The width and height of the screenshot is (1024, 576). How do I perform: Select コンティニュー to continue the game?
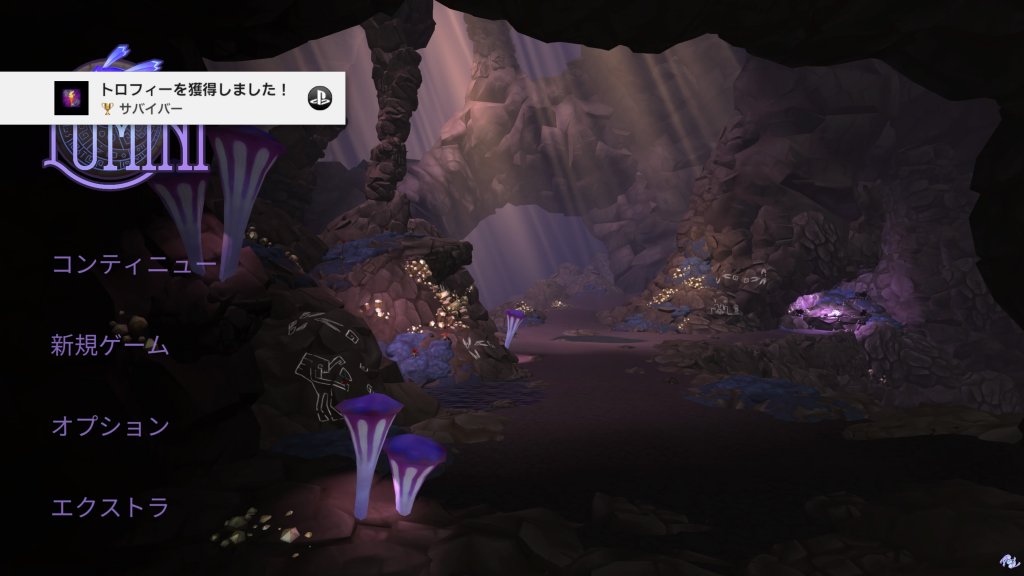[134, 265]
